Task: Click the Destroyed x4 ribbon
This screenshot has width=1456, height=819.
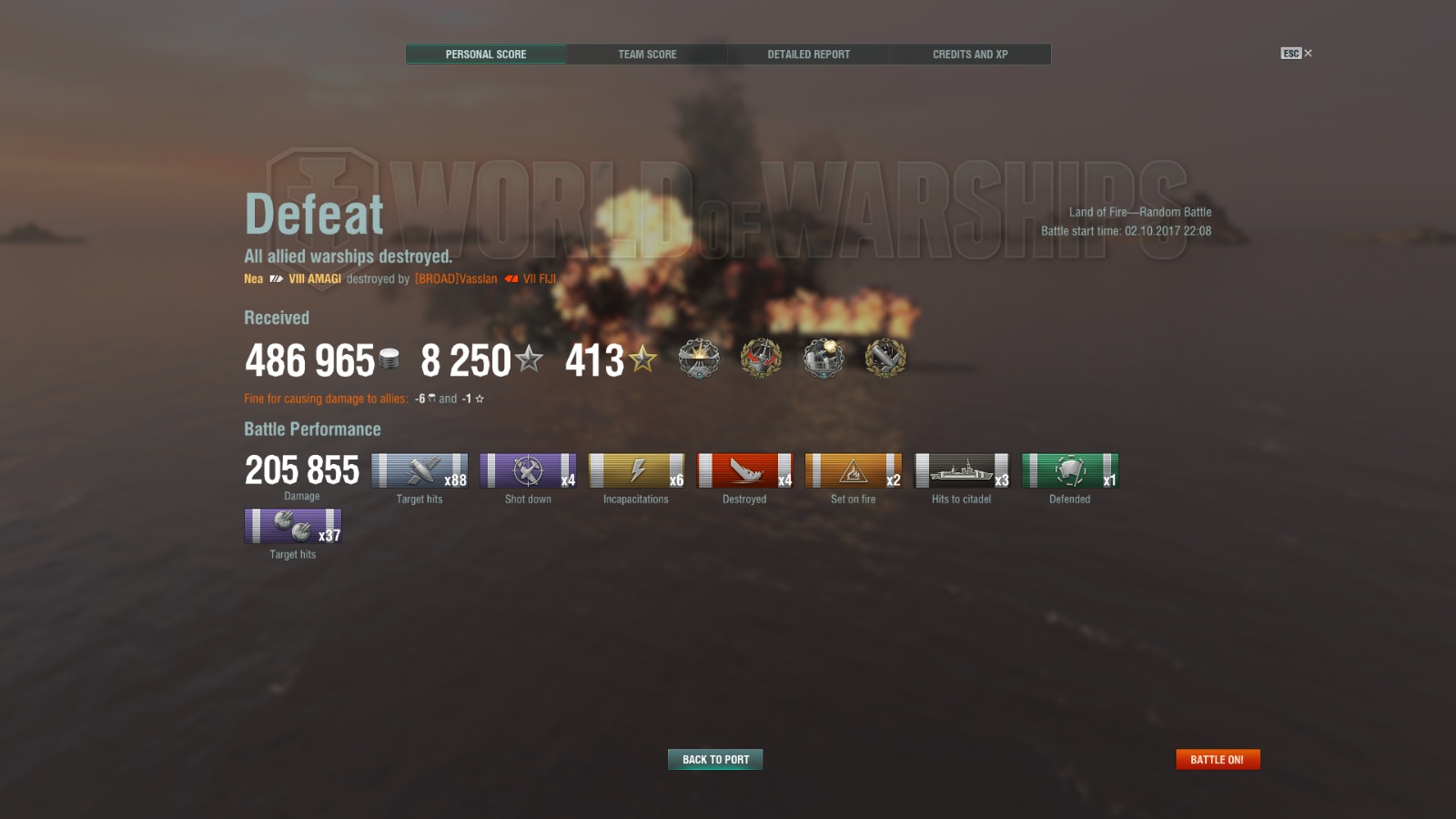Action: coord(744,471)
